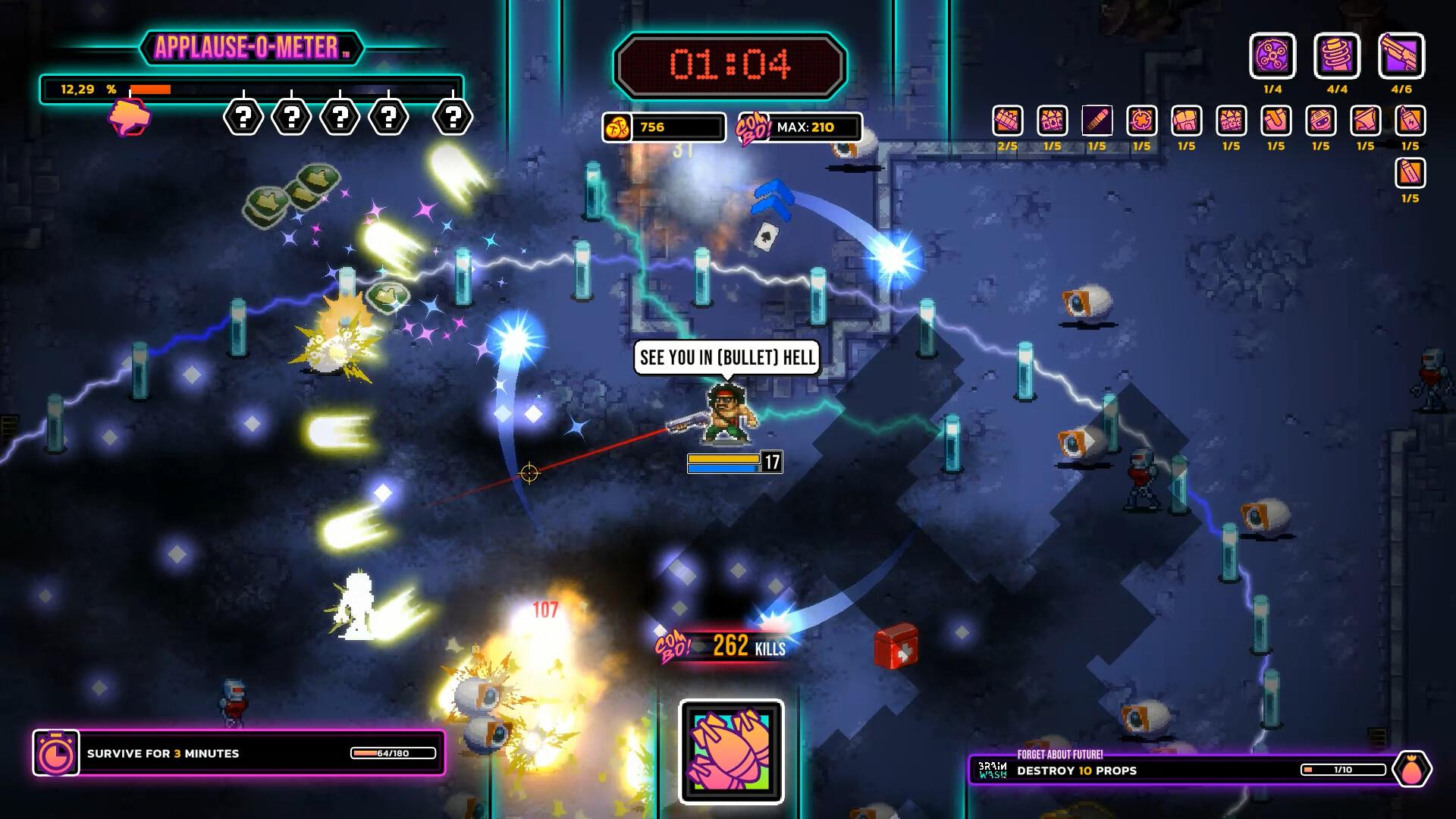Select the bullet upgrade icon marked 2/5
Image resolution: width=1456 pixels, height=819 pixels.
[1006, 120]
